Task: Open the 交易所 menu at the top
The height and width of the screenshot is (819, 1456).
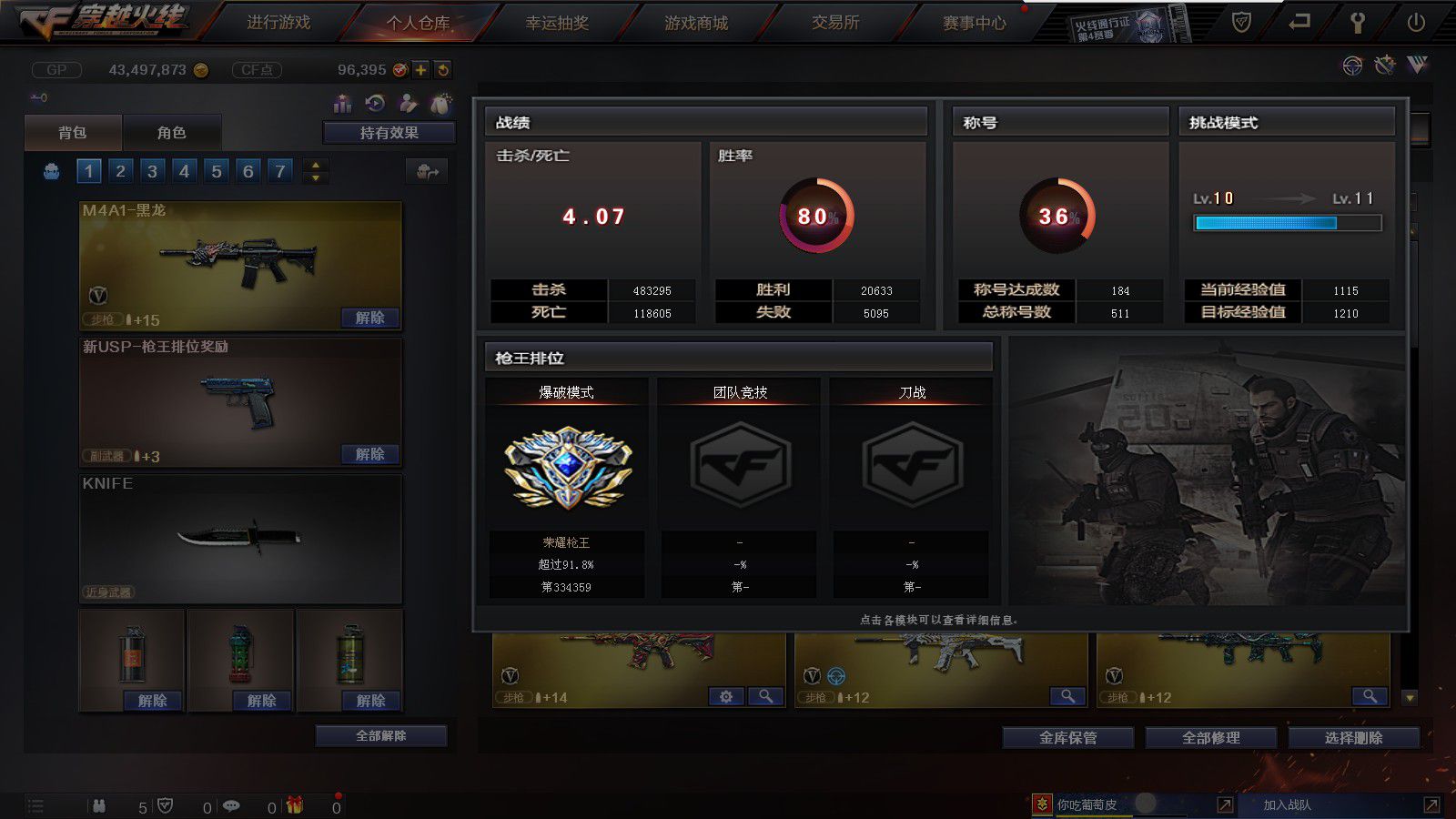Action: pyautogui.click(x=834, y=24)
